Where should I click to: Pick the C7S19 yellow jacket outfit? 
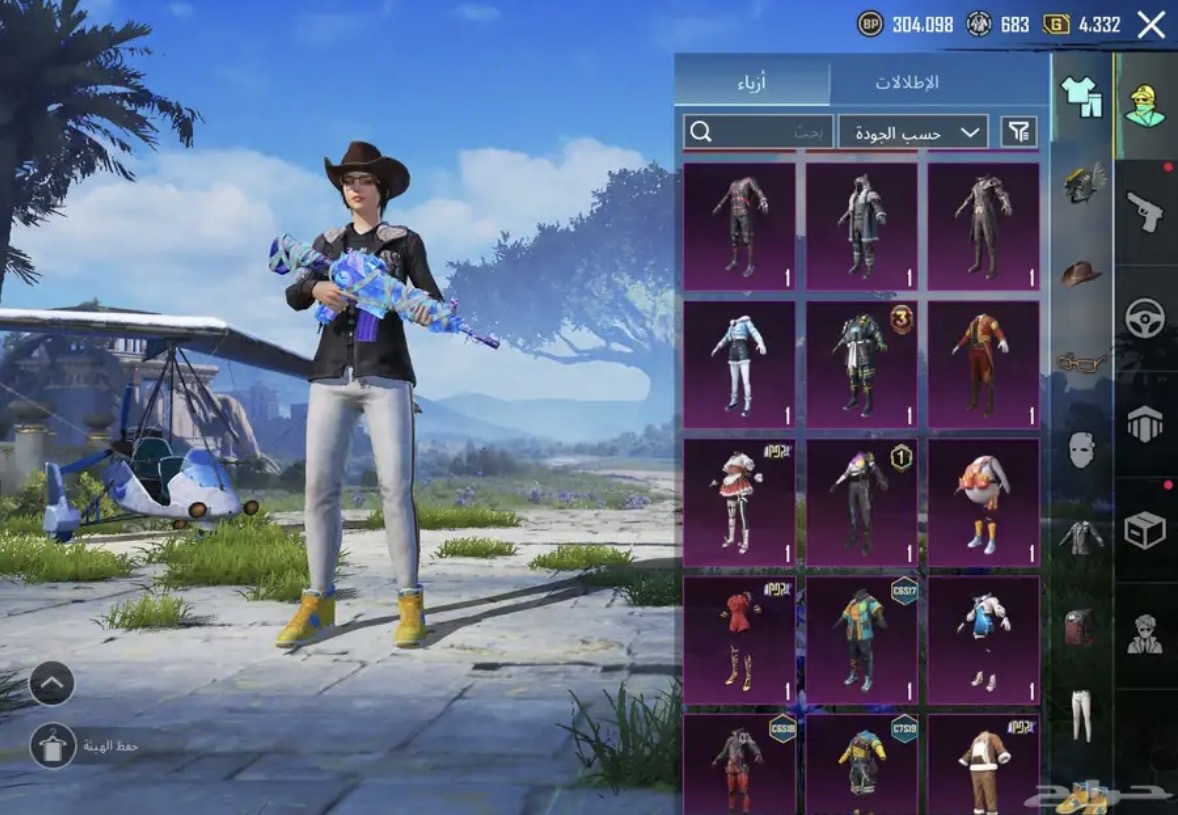pyautogui.click(x=861, y=765)
